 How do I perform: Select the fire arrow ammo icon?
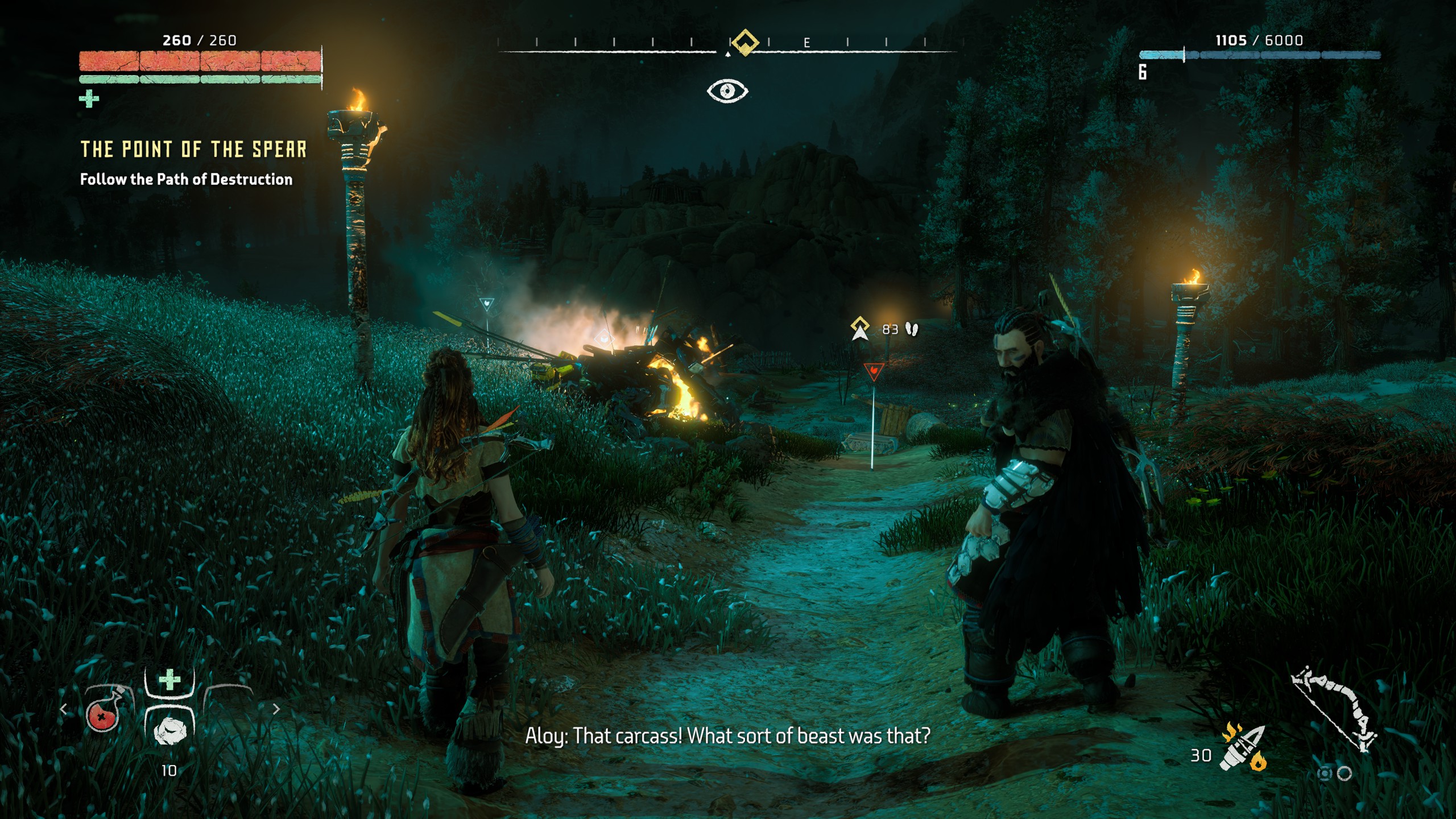coord(1243,747)
